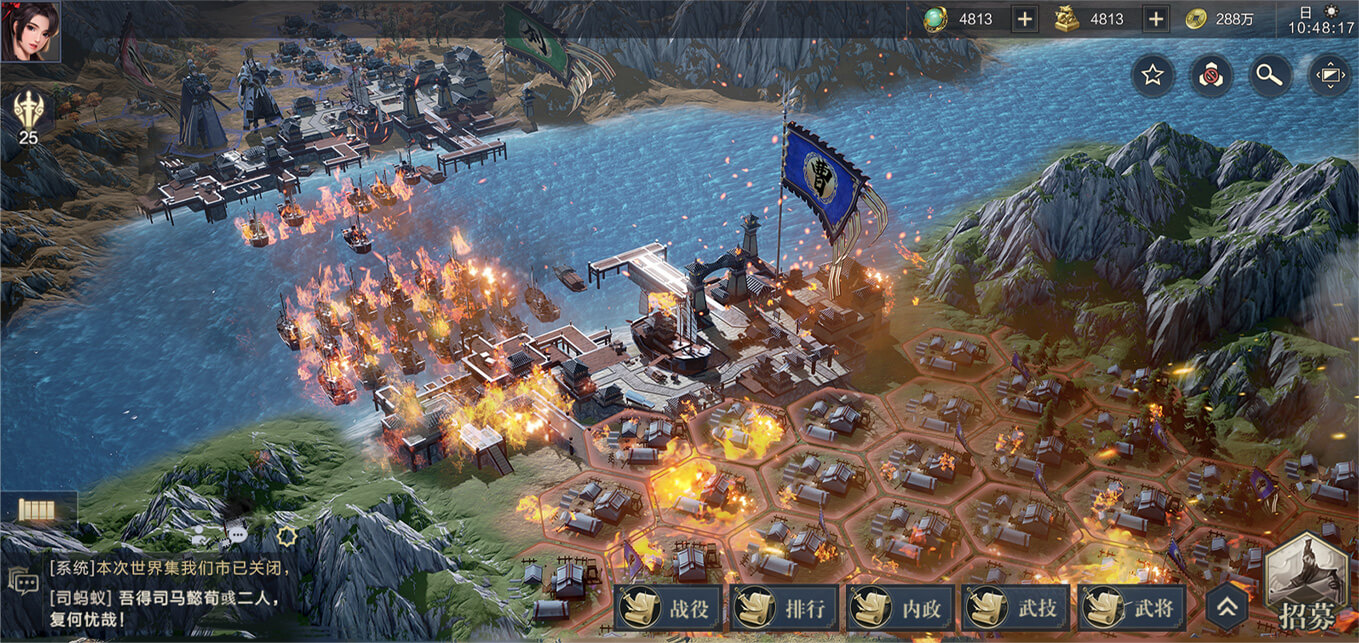Viewport: 1359px width, 643px height.
Task: Add gold seal currency with the plus button
Action: (1155, 19)
